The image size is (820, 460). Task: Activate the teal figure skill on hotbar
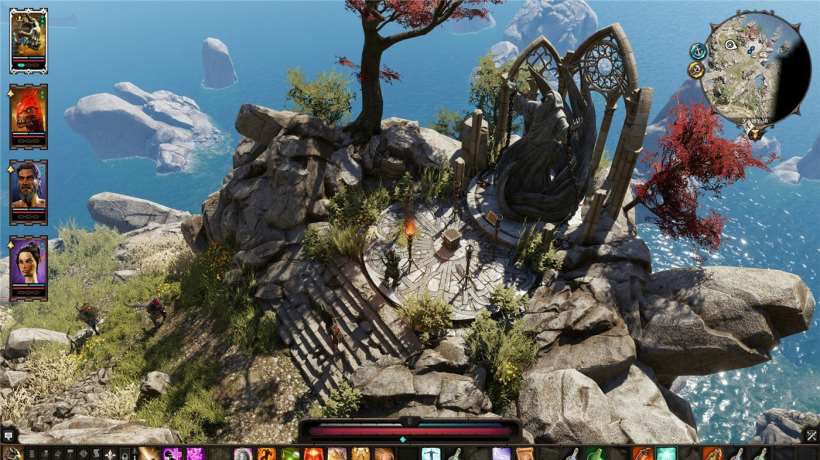pos(431,454)
